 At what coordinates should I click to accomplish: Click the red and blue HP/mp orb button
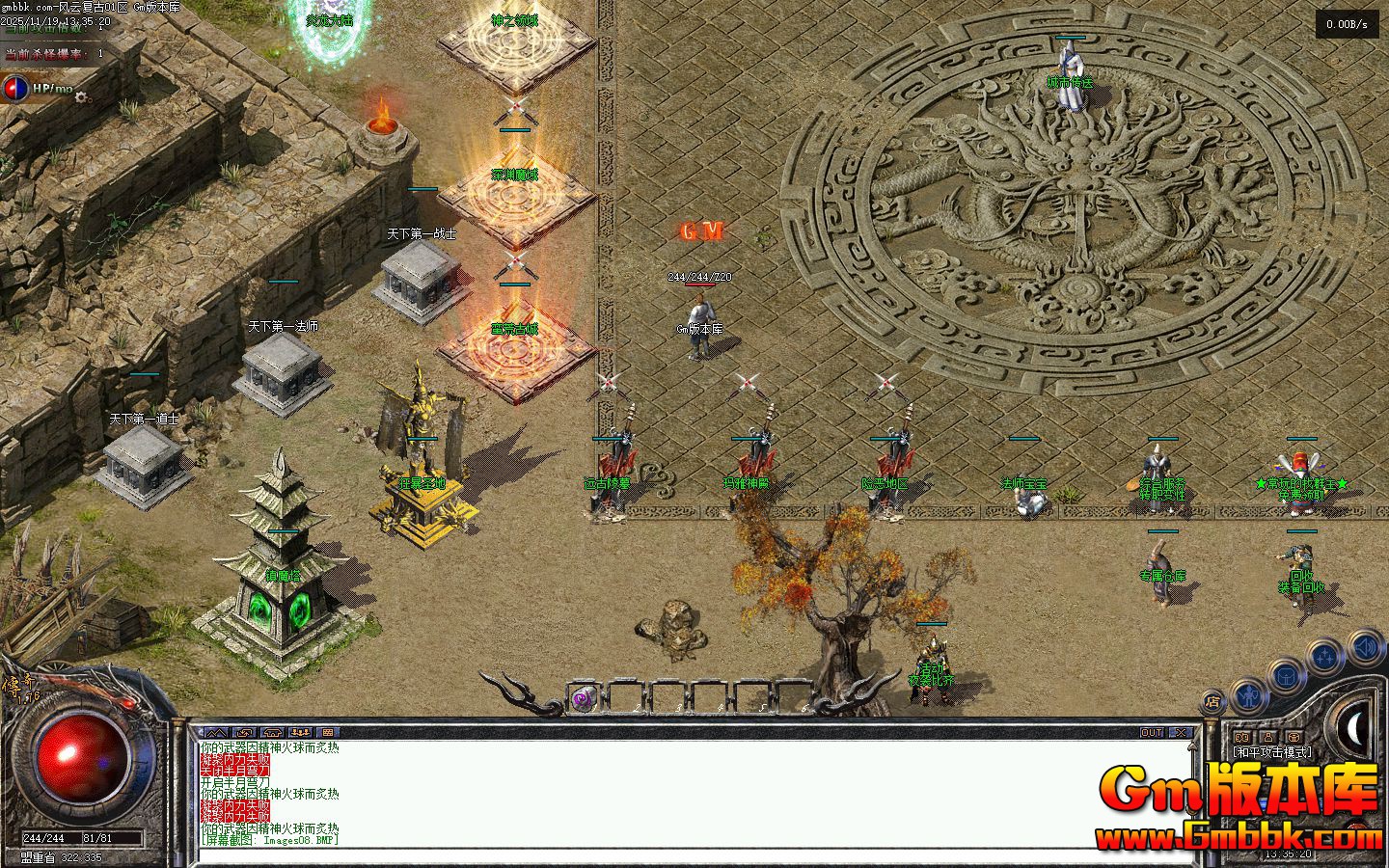pyautogui.click(x=15, y=89)
